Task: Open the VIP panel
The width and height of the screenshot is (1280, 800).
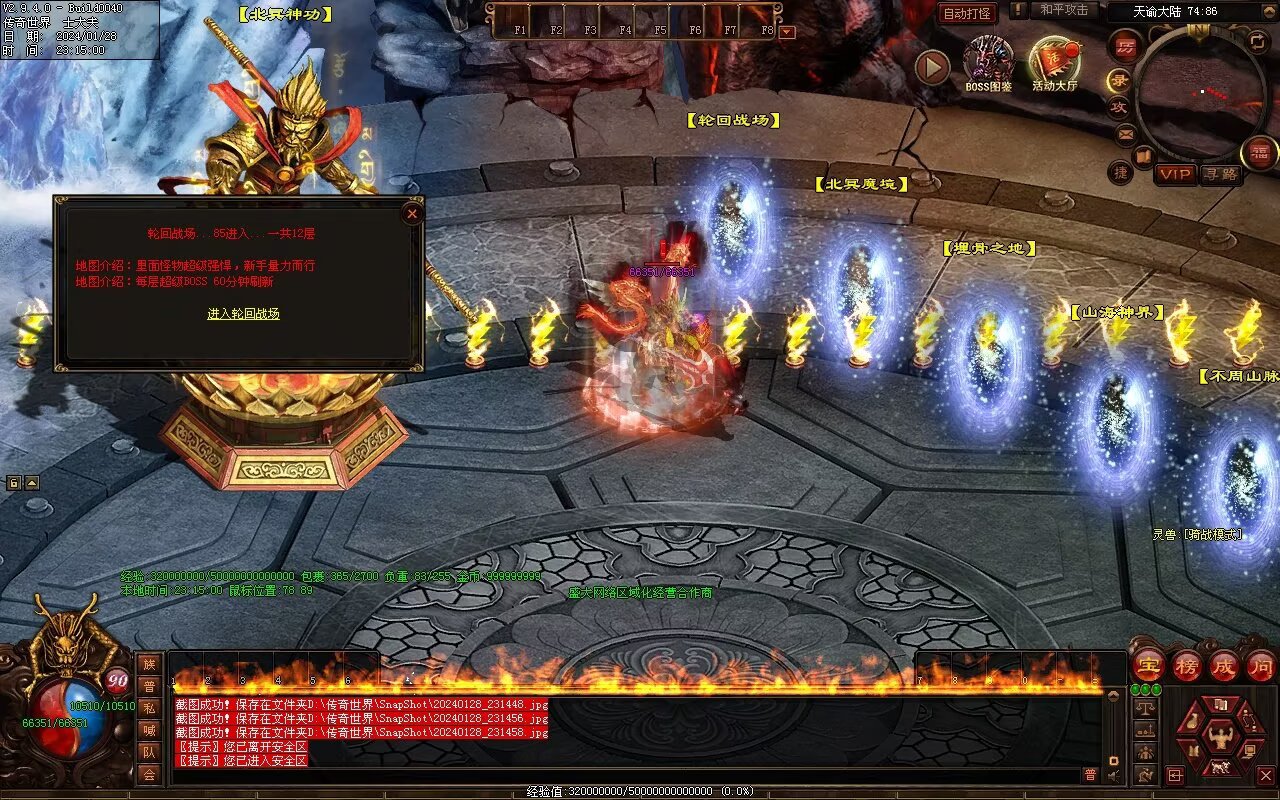Action: (x=1175, y=174)
